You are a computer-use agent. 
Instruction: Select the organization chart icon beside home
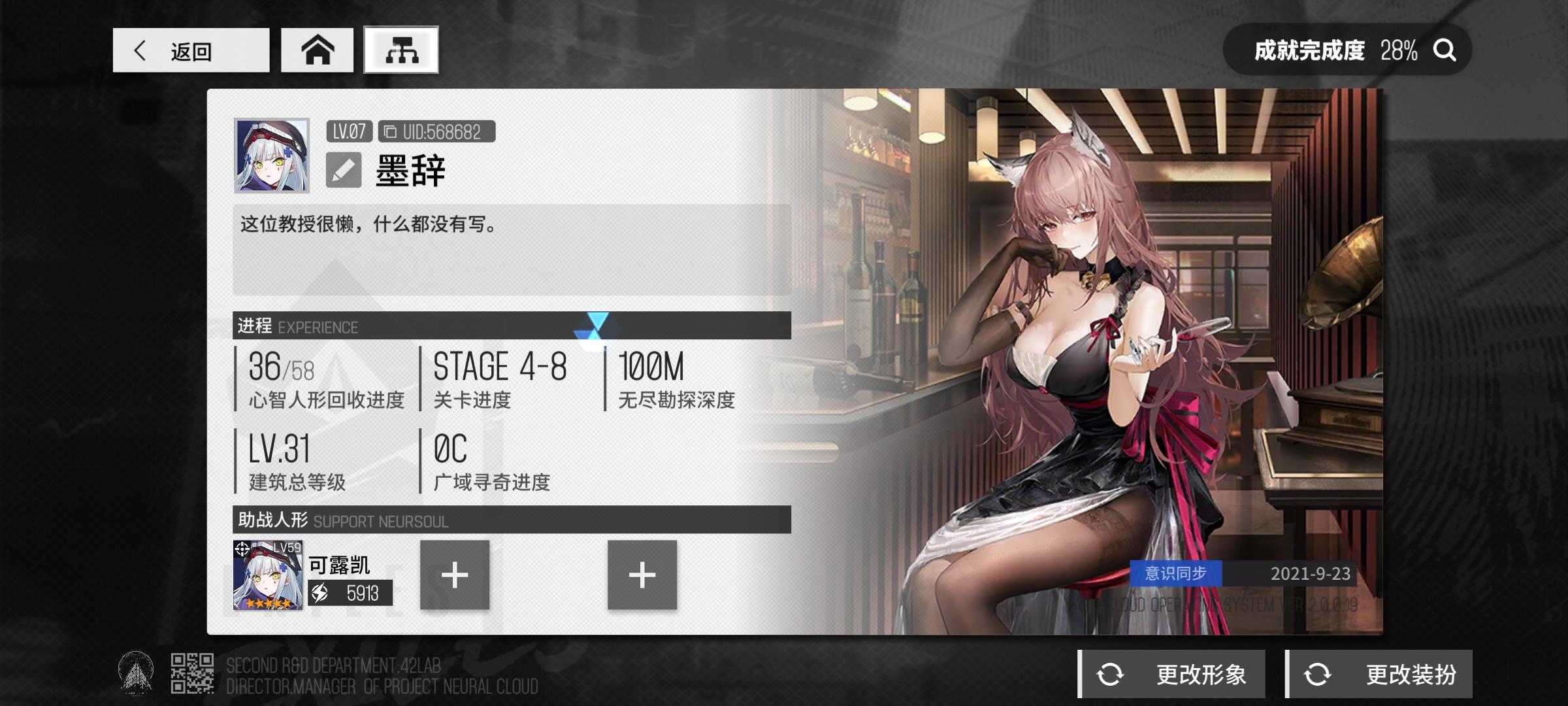pos(401,49)
